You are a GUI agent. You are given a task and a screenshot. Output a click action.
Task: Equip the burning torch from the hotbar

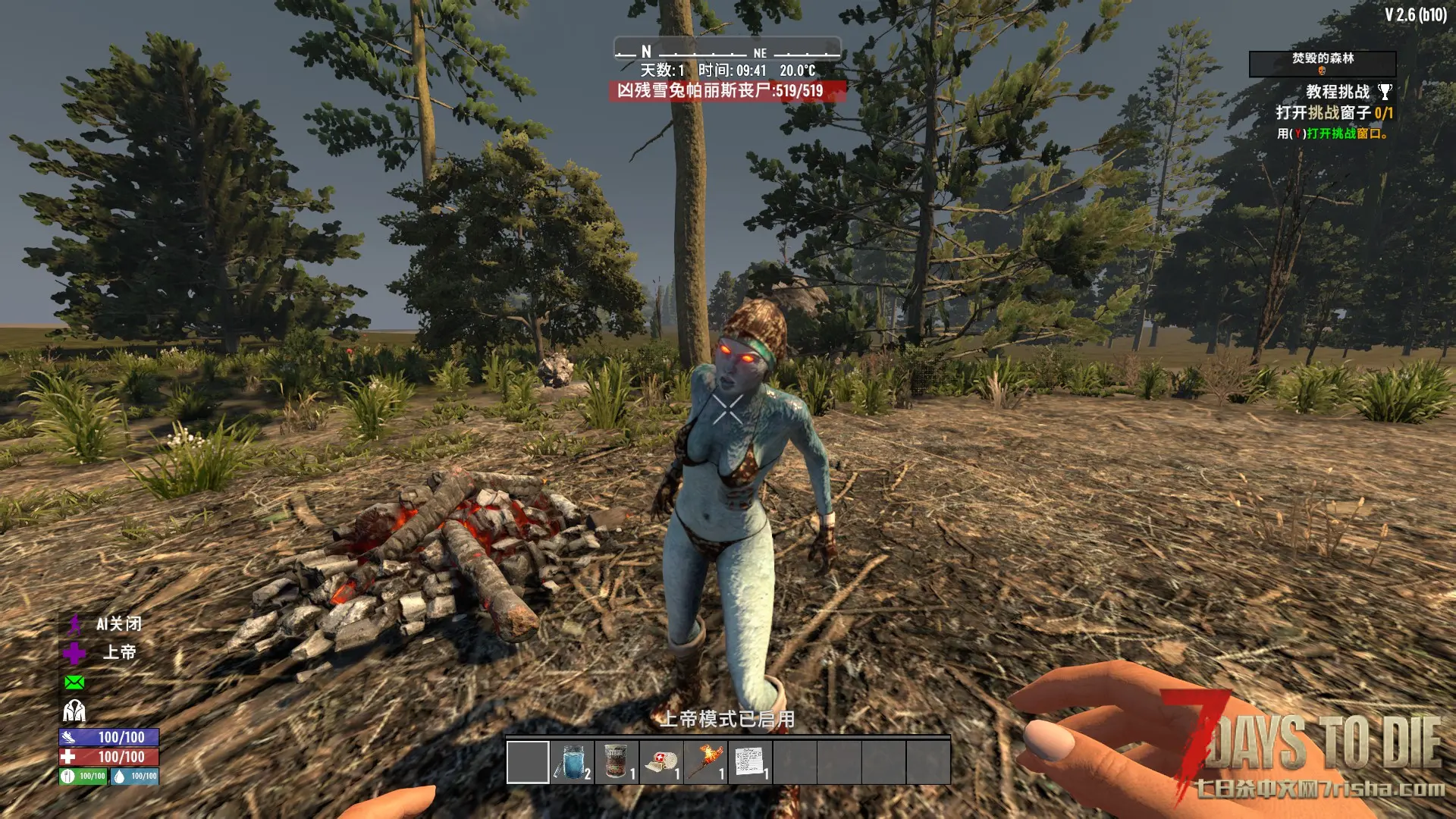click(706, 761)
